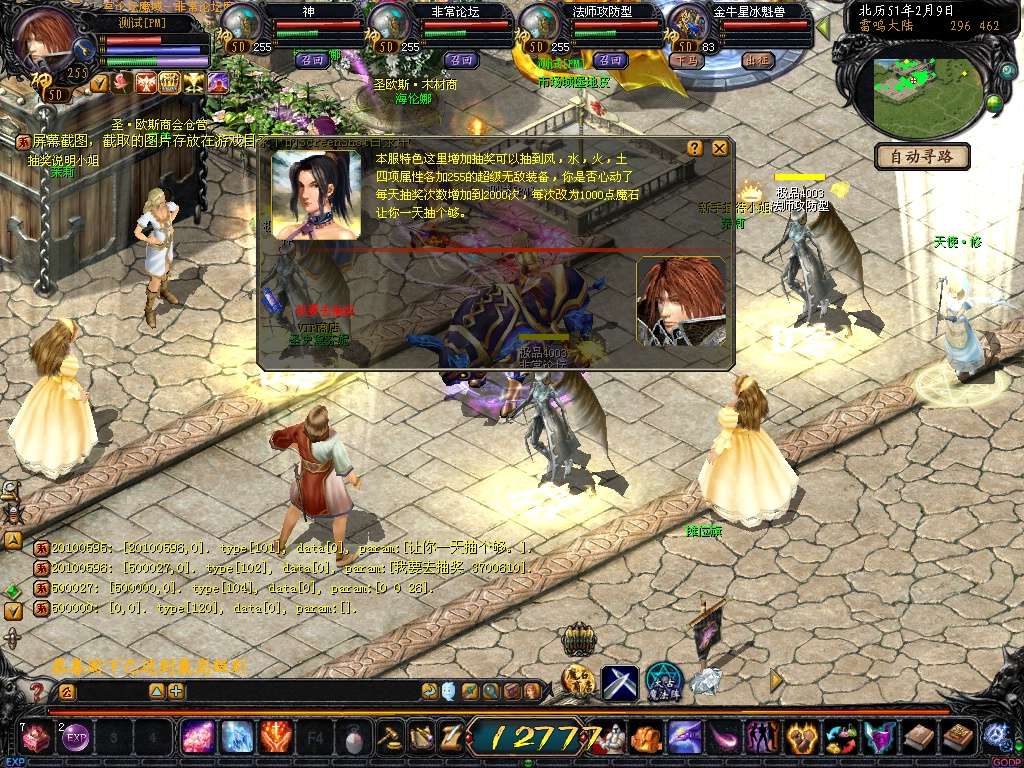1024x768 pixels.
Task: Open the 魔法阵 magic circle icon
Action: click(x=663, y=682)
